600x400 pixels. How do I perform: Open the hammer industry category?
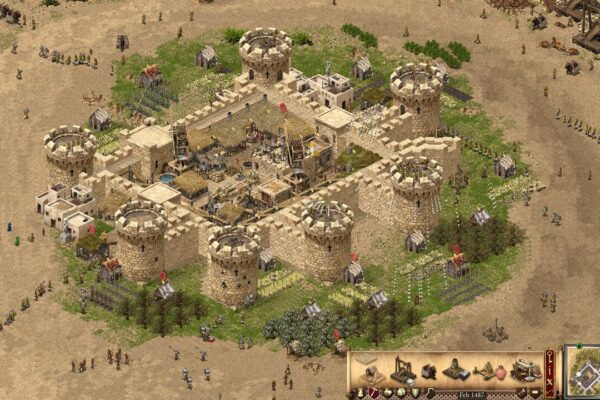tap(374, 392)
